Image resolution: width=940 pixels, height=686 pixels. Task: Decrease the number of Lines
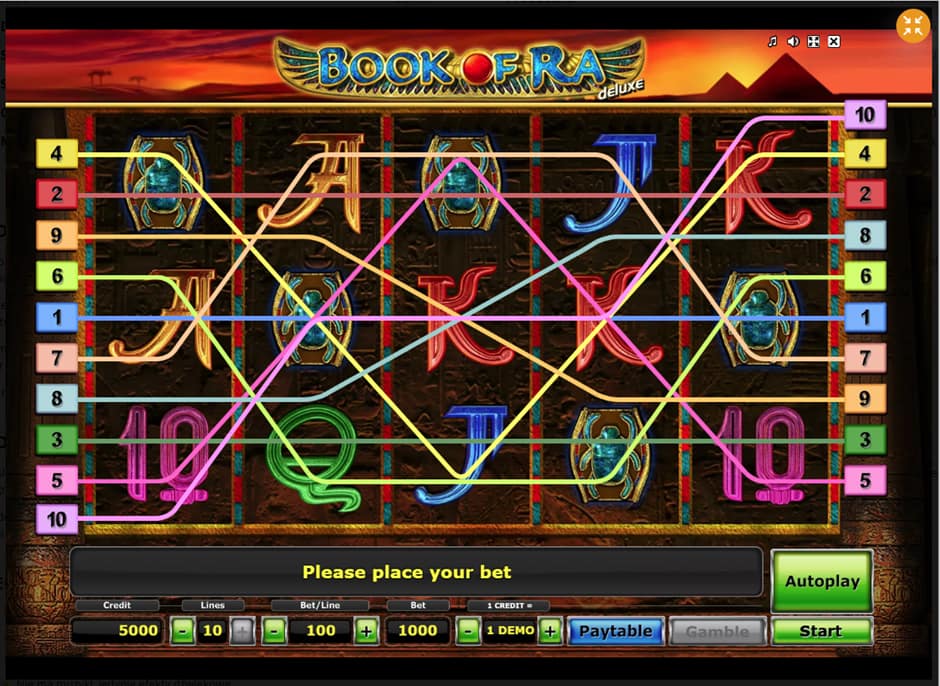(183, 631)
